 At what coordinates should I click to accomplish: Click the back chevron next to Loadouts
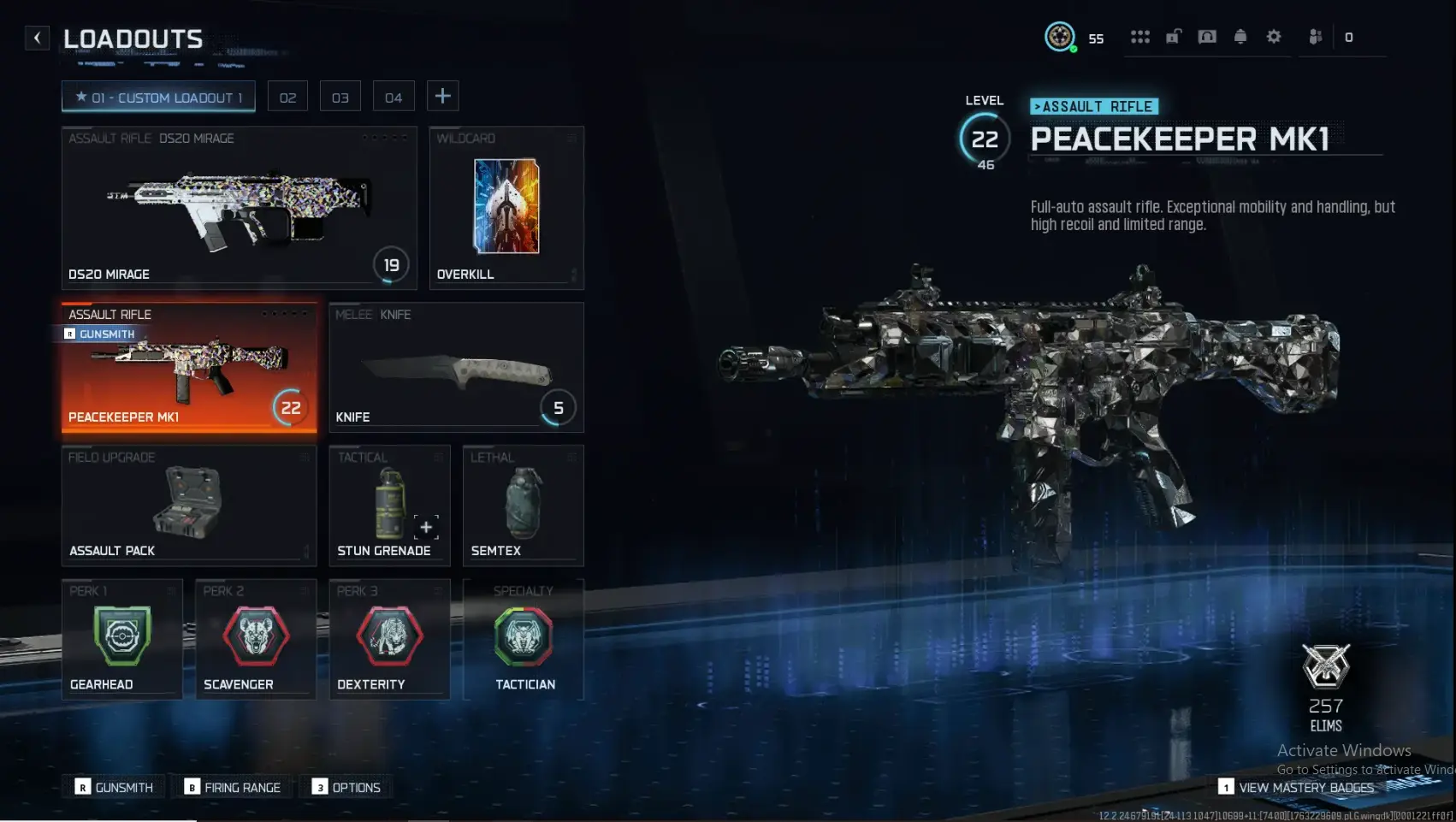(x=35, y=38)
